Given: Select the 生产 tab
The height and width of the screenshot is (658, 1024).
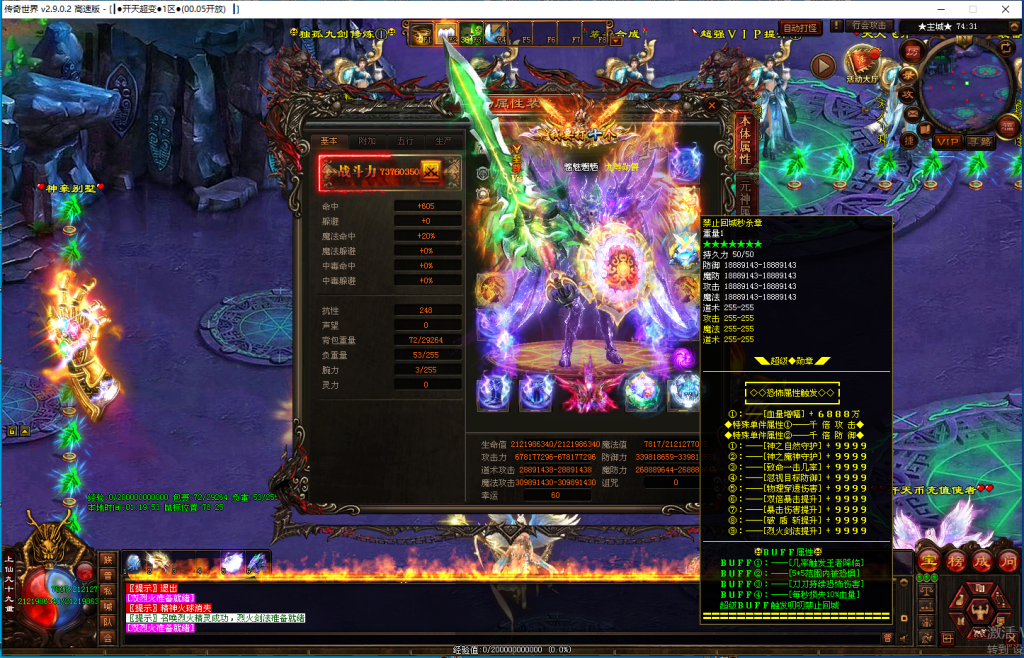Looking at the screenshot, I should coord(441,141).
